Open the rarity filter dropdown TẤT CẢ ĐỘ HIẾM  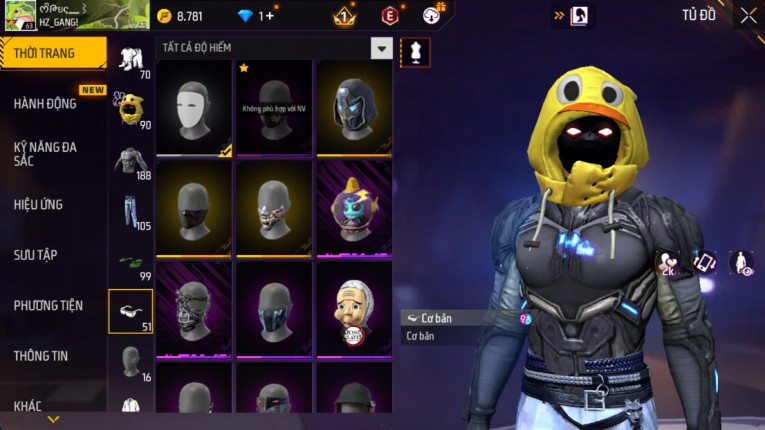pyautogui.click(x=381, y=48)
